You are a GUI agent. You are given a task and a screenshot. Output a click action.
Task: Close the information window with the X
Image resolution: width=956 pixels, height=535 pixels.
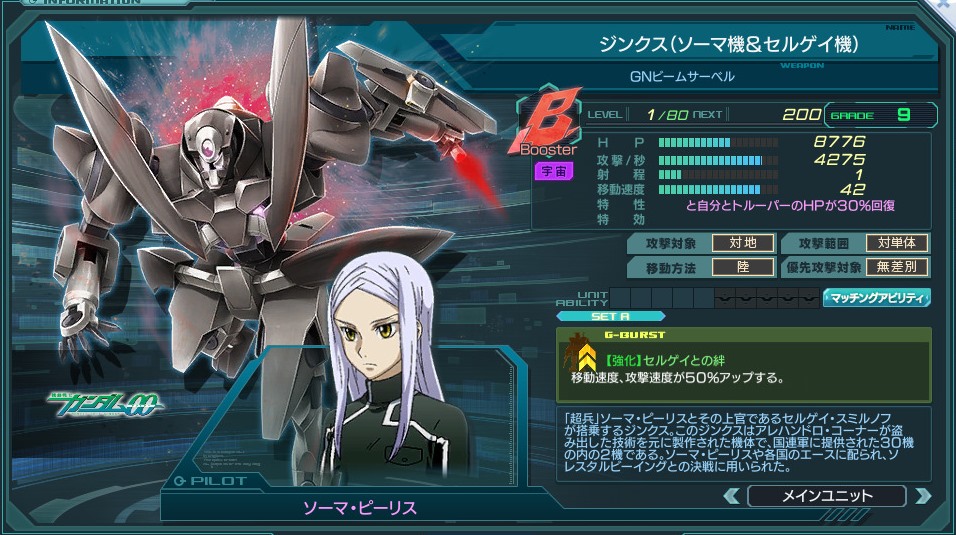pos(945,6)
